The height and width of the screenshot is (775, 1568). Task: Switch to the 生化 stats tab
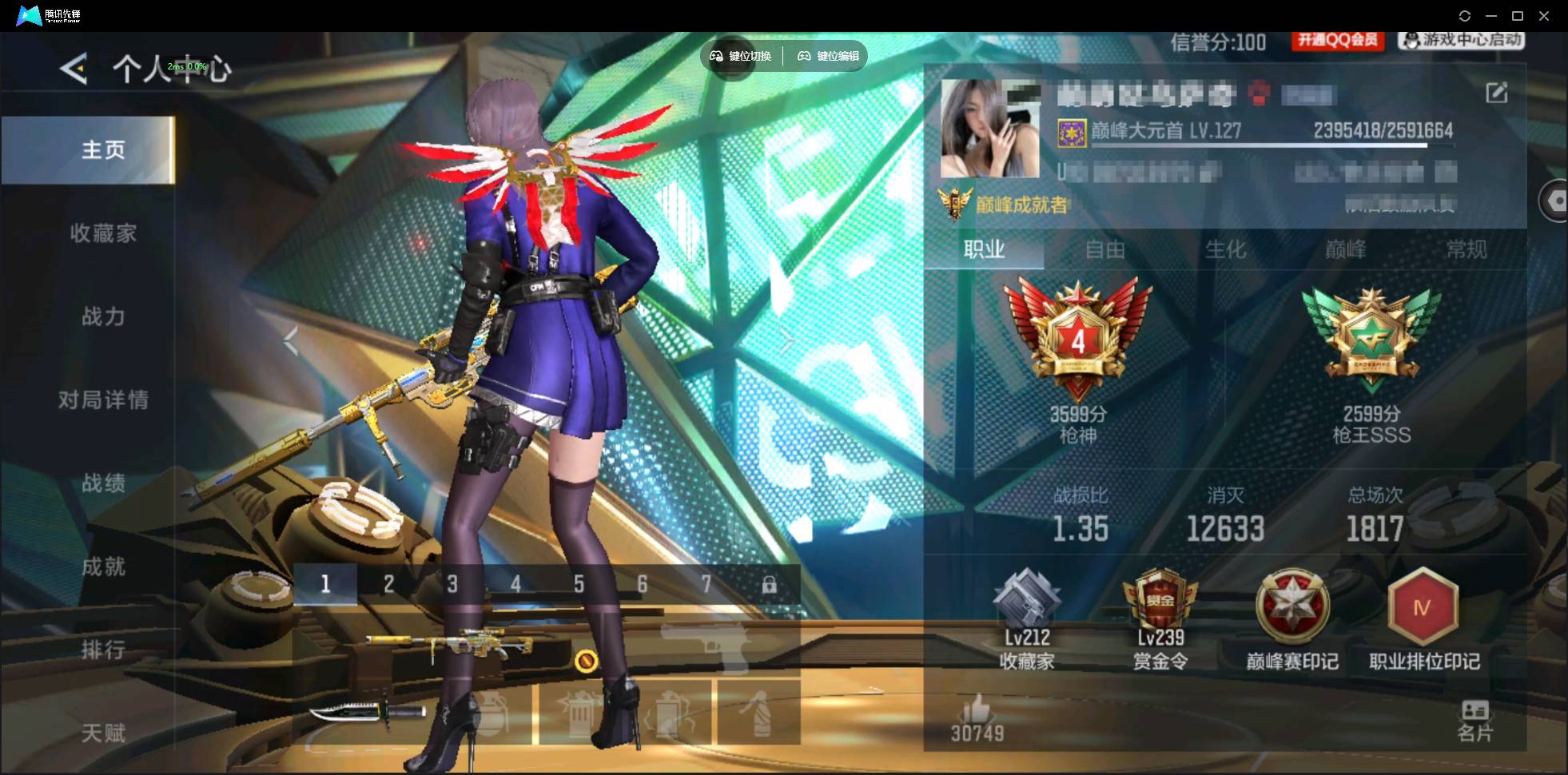point(1225,250)
